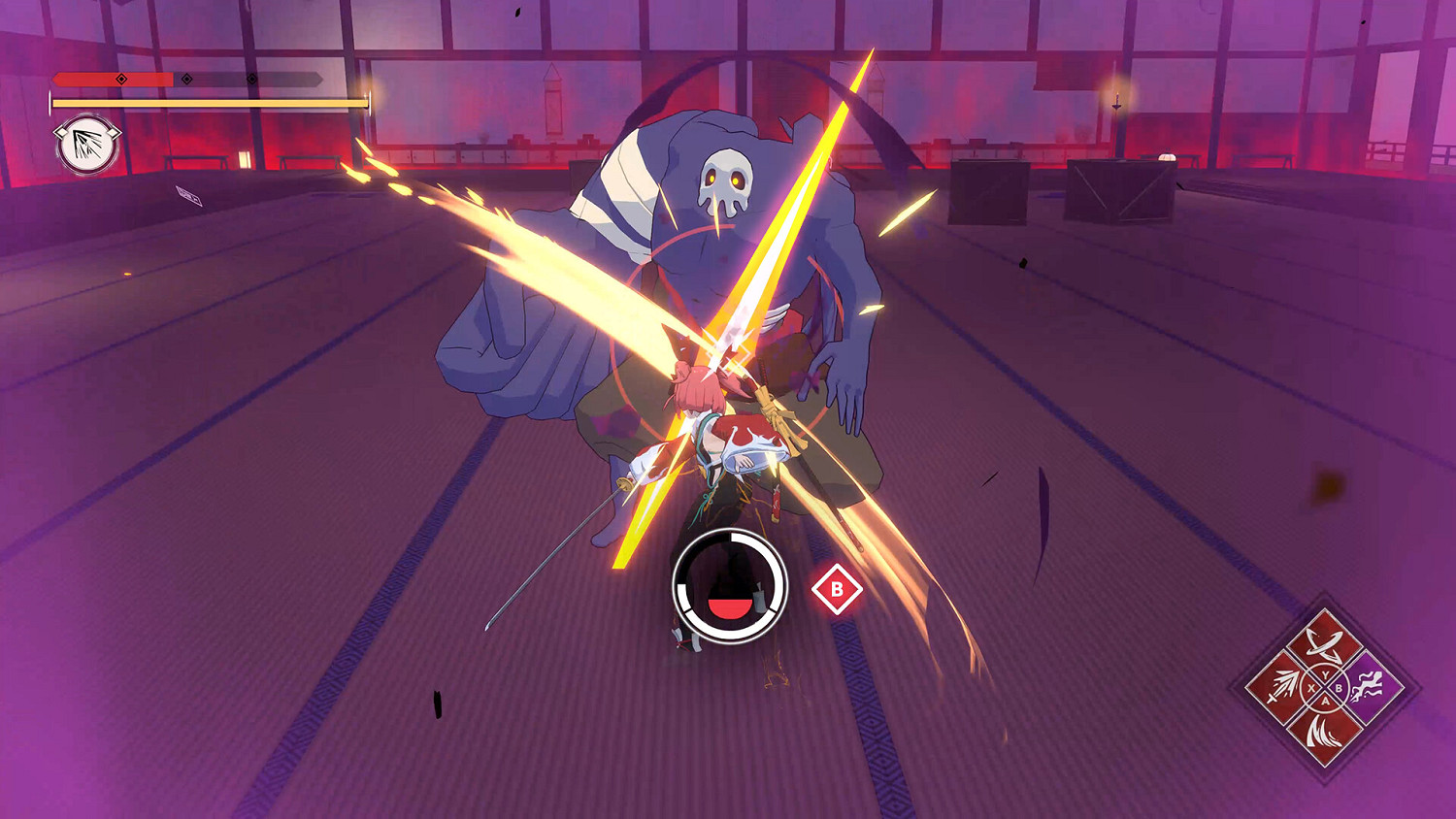Screen dimensions: 1456x819
Task: Click the bench along the back wall
Action: (x=195, y=161)
